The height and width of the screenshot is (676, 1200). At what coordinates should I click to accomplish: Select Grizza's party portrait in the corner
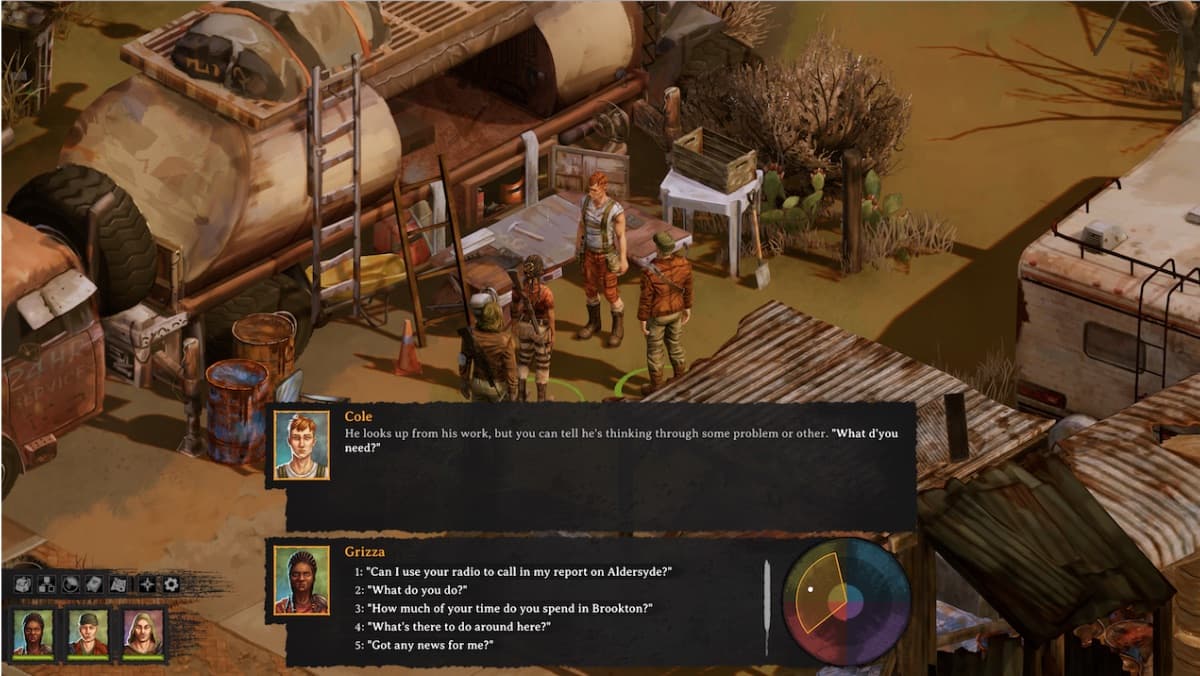pyautogui.click(x=32, y=632)
